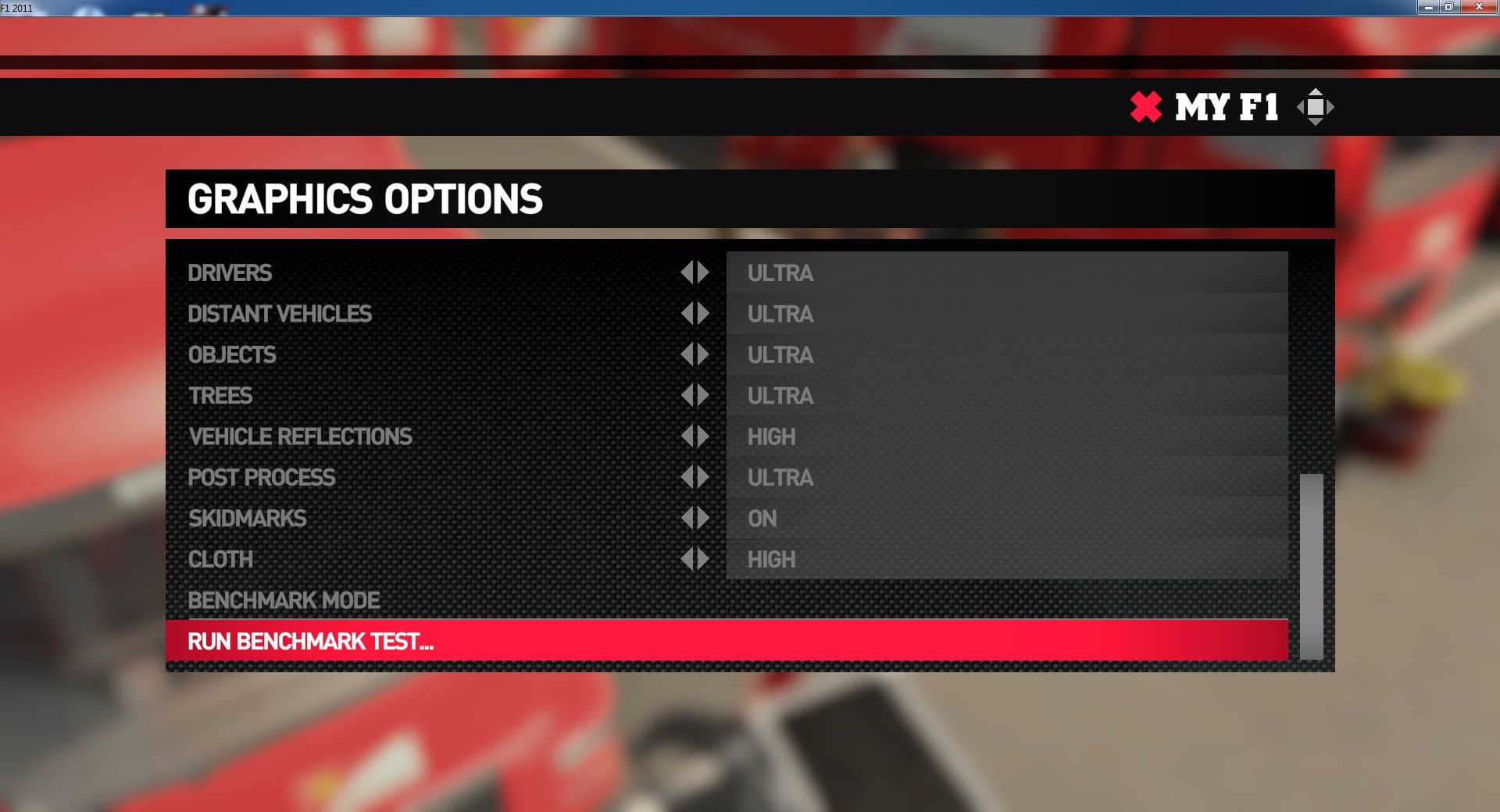Close the F1 2011 window
1500x812 pixels.
[x=1478, y=7]
